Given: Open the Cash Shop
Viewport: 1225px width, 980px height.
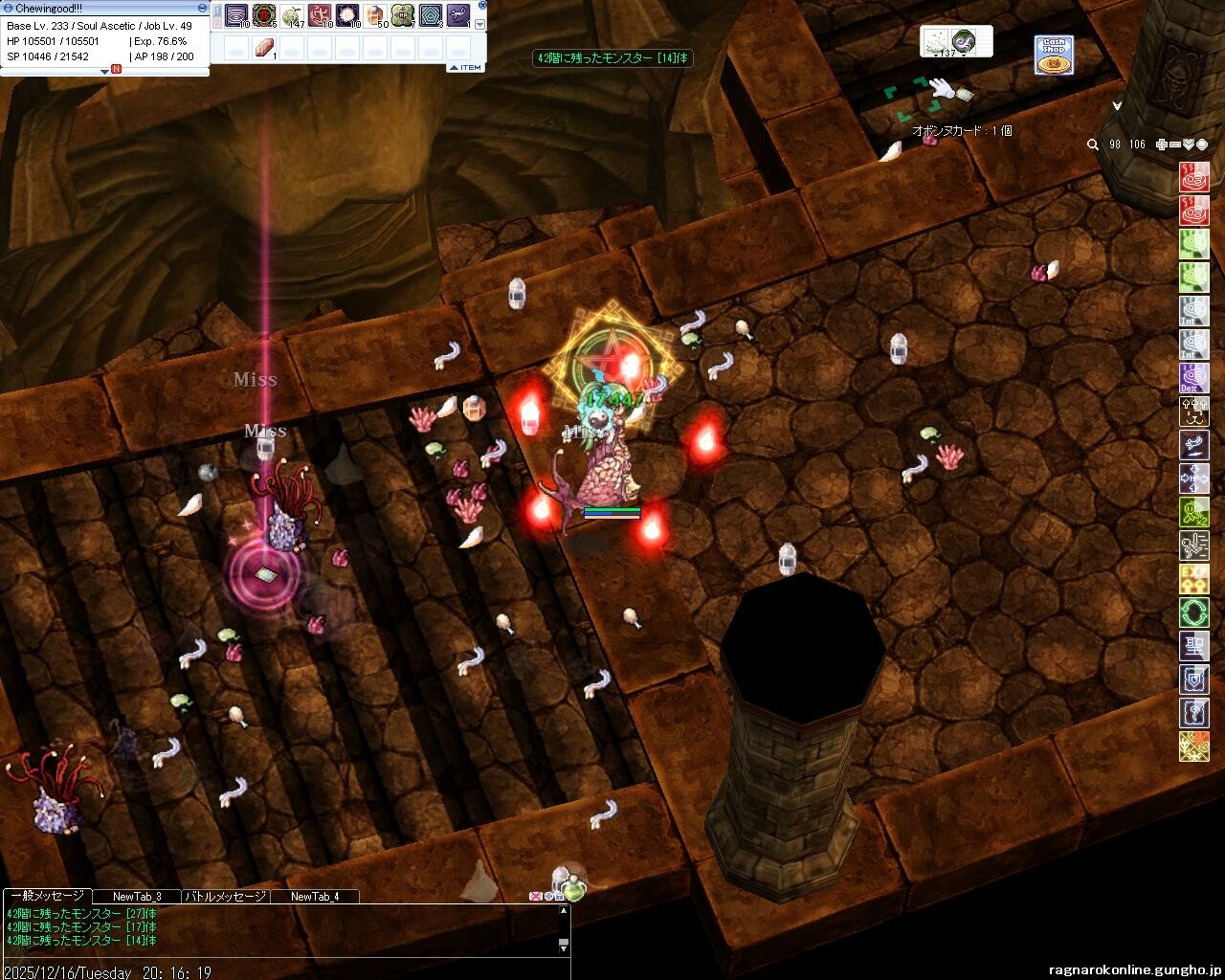Looking at the screenshot, I should coord(1054,56).
